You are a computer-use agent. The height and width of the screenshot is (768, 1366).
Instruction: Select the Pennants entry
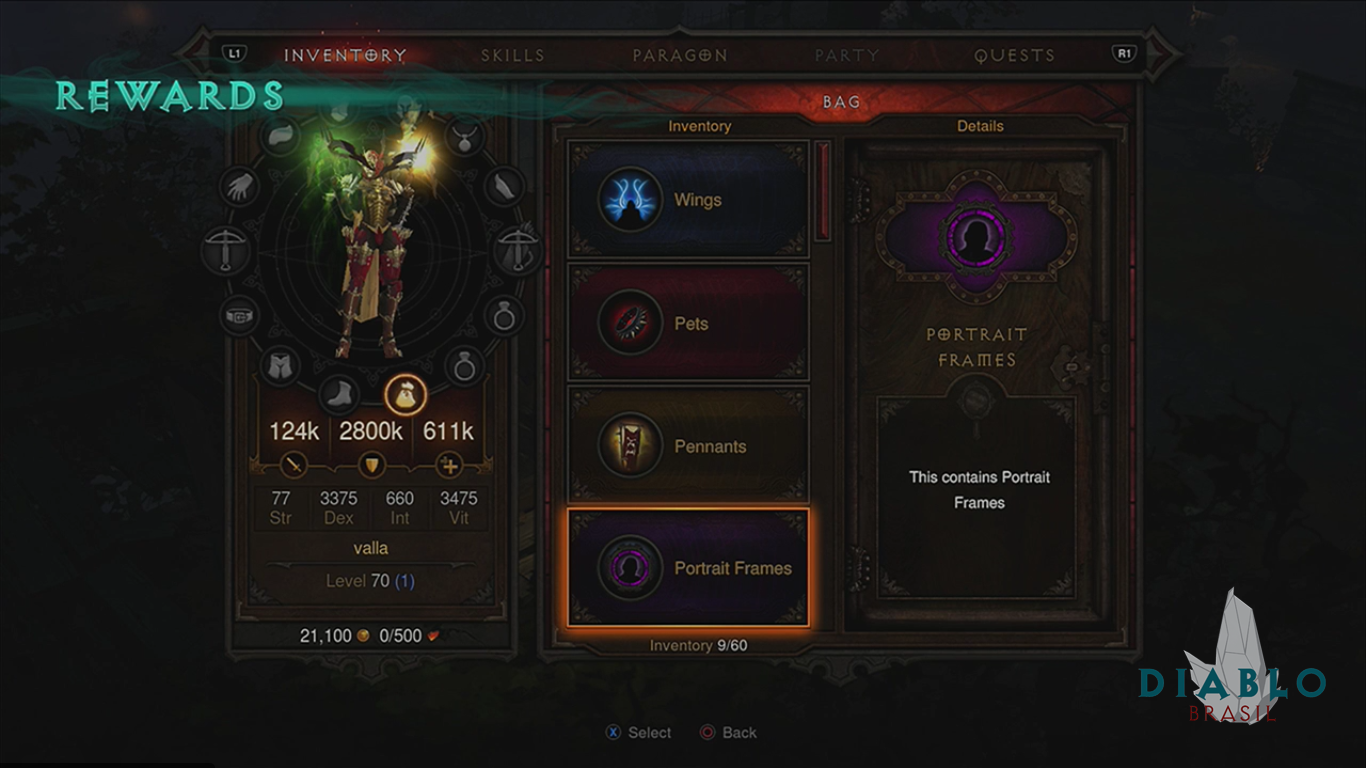click(x=688, y=446)
